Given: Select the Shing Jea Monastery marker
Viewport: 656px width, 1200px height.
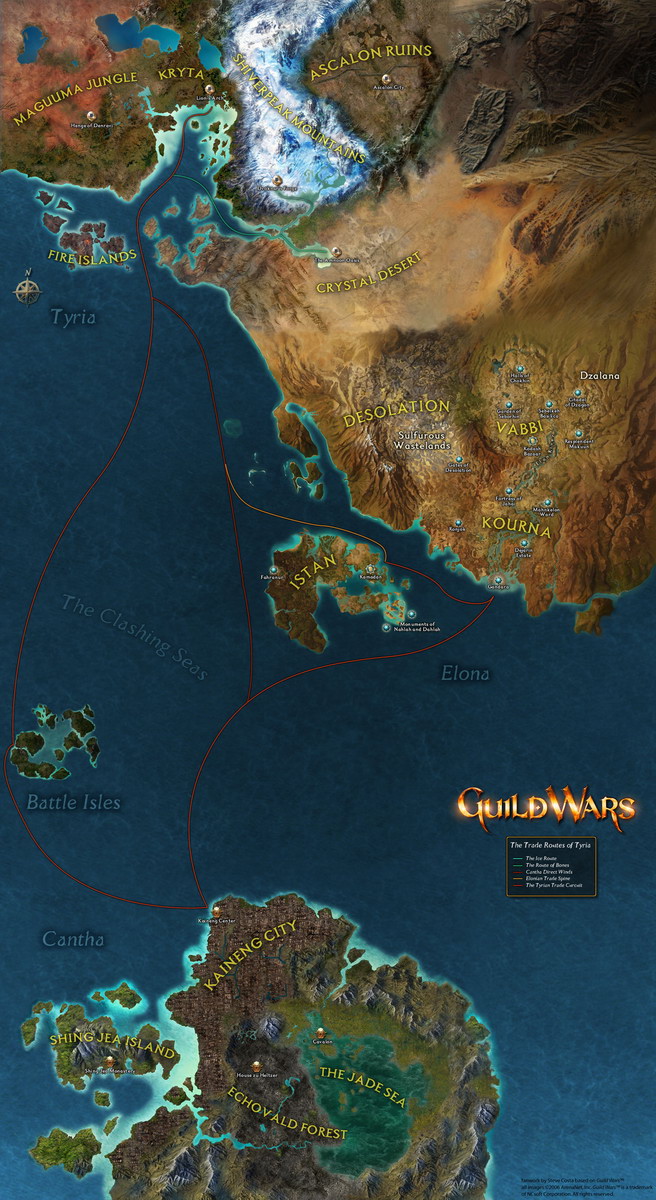Looking at the screenshot, I should click(x=108, y=1061).
